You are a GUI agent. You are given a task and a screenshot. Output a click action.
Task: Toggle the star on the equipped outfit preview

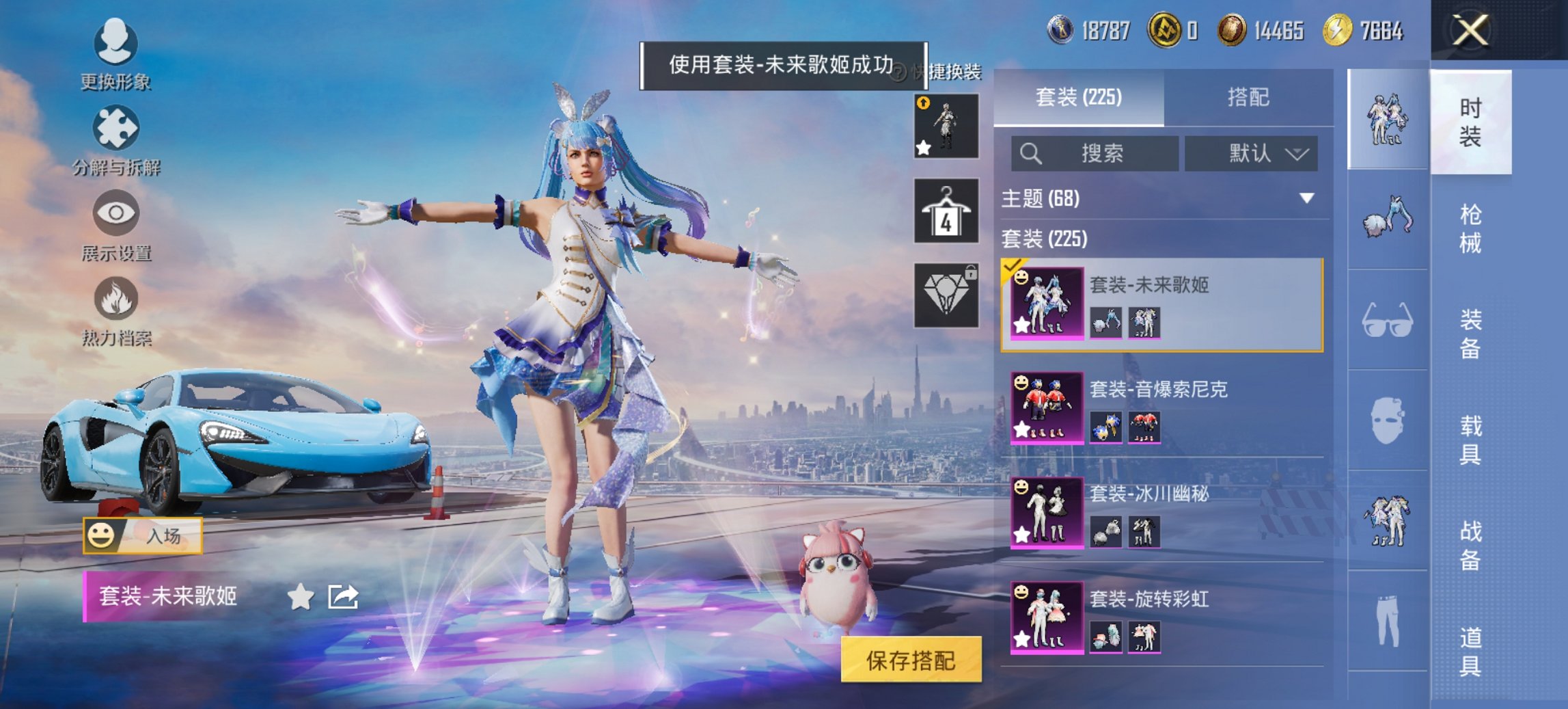[922, 147]
